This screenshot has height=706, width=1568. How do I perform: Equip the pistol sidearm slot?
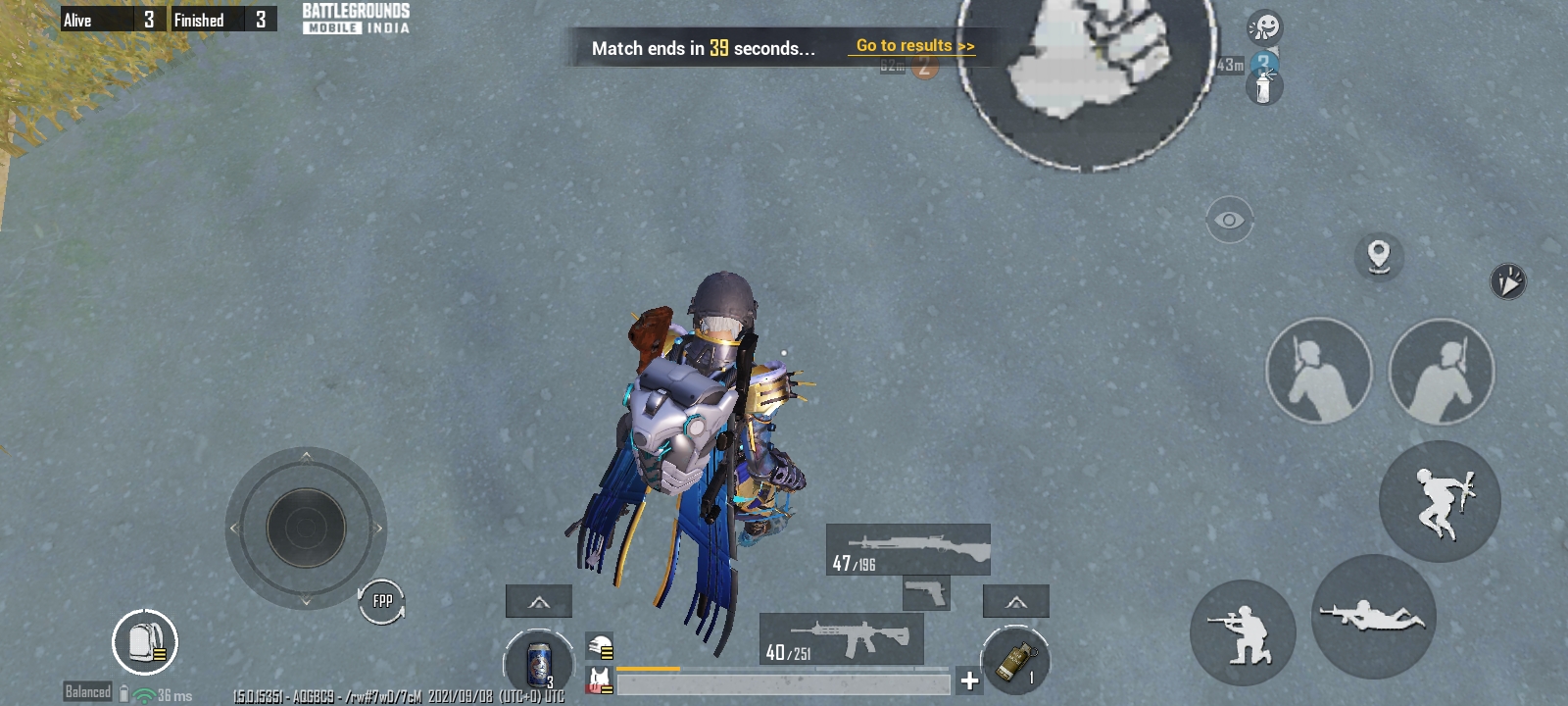coord(926,593)
